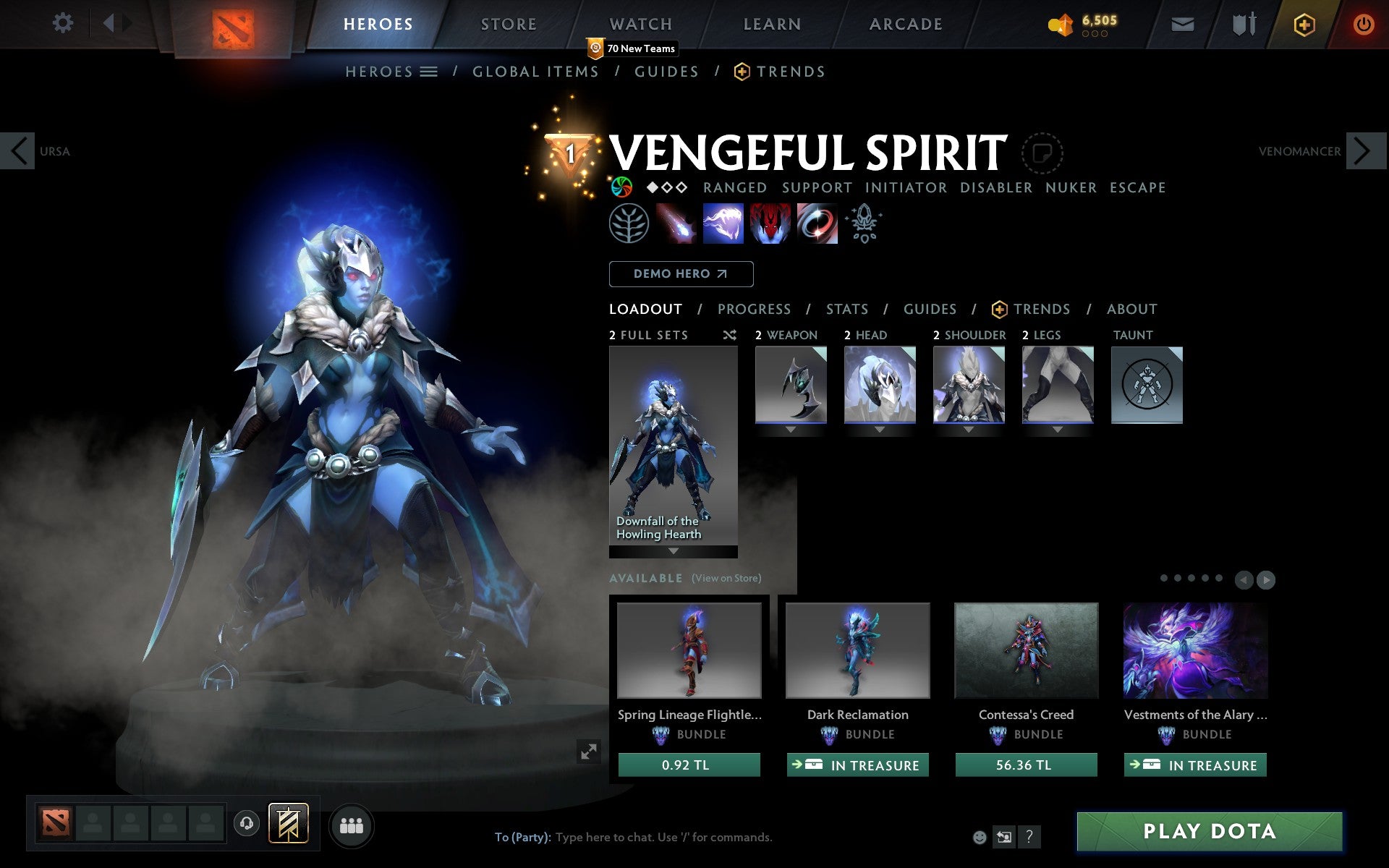The image size is (1389, 868).
Task: Switch to the PROGRESS tab
Action: tap(754, 309)
